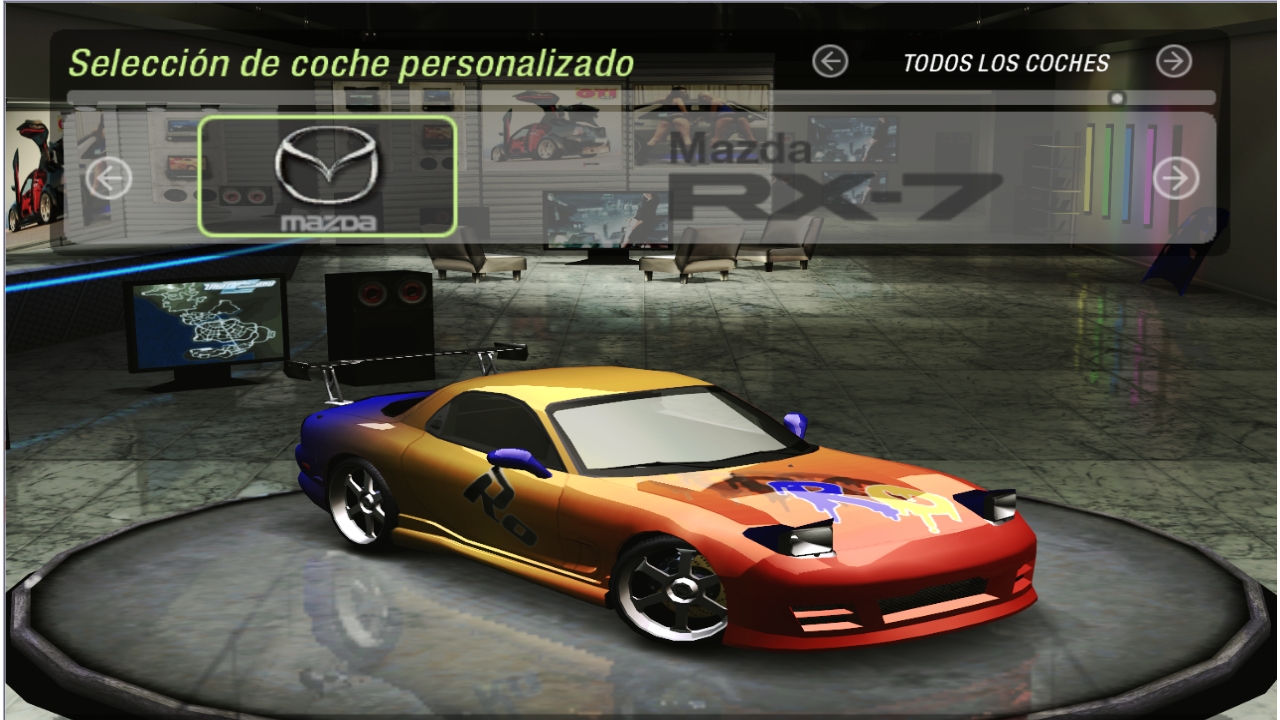Show the next car in the carousel
The image size is (1280, 720).
[1175, 179]
